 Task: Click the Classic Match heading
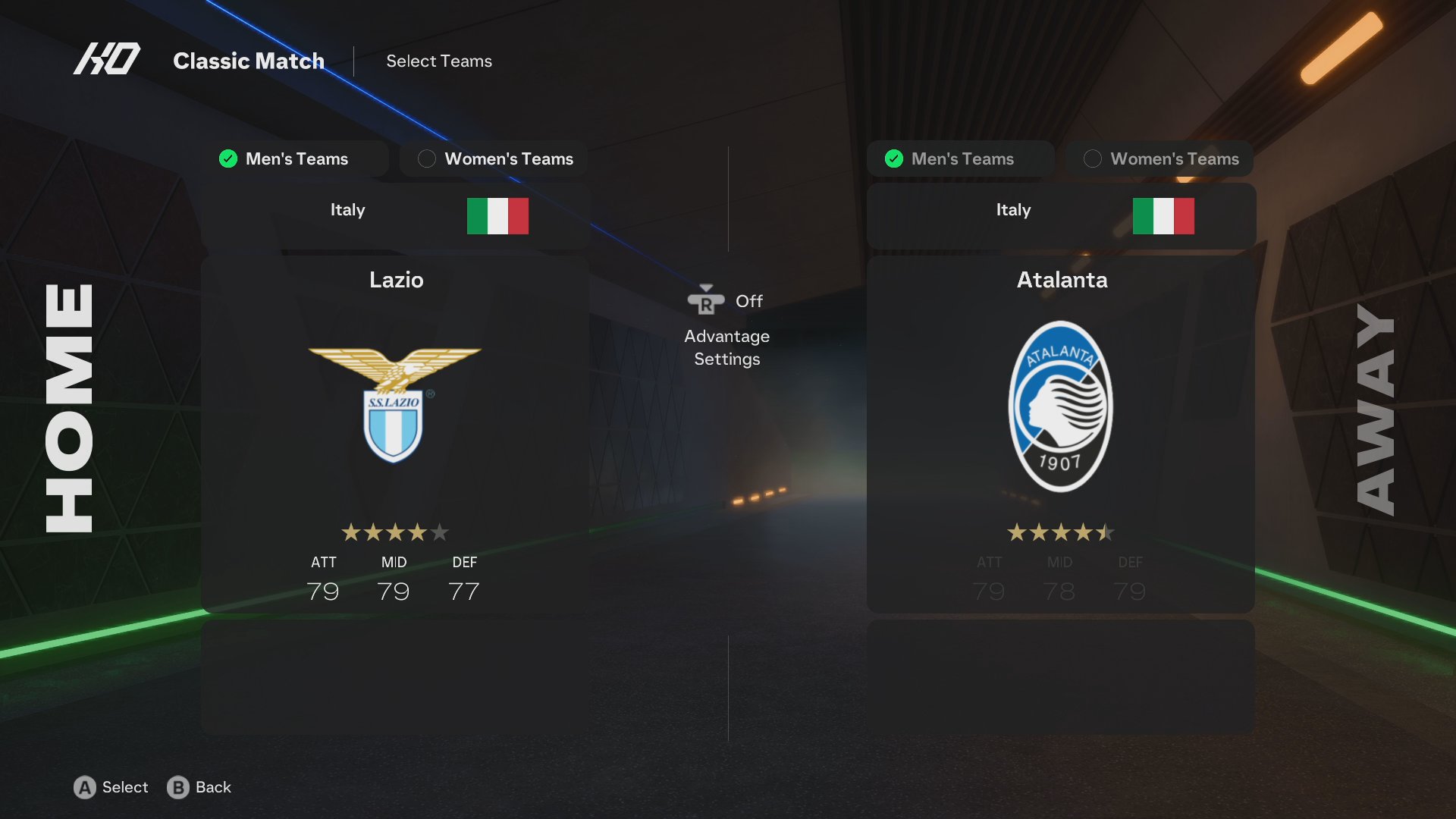pyautogui.click(x=249, y=61)
